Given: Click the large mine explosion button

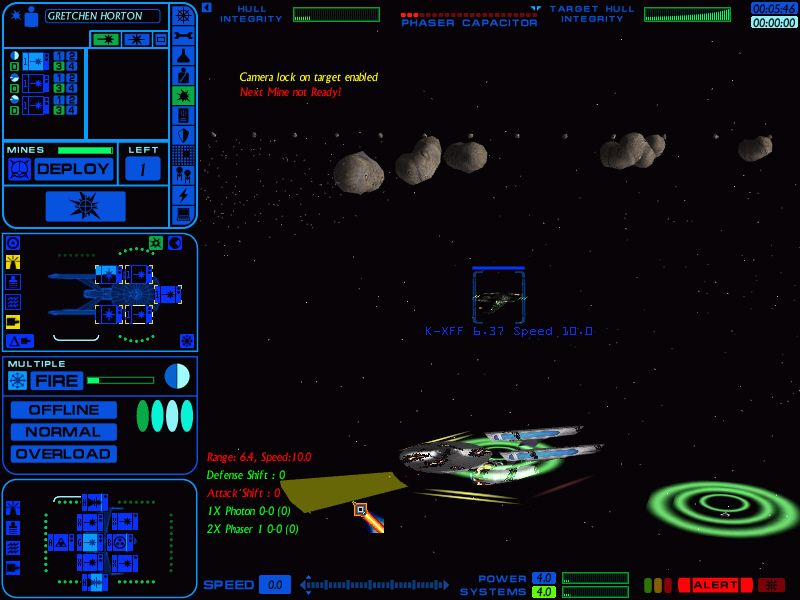Looking at the screenshot, I should point(85,206).
